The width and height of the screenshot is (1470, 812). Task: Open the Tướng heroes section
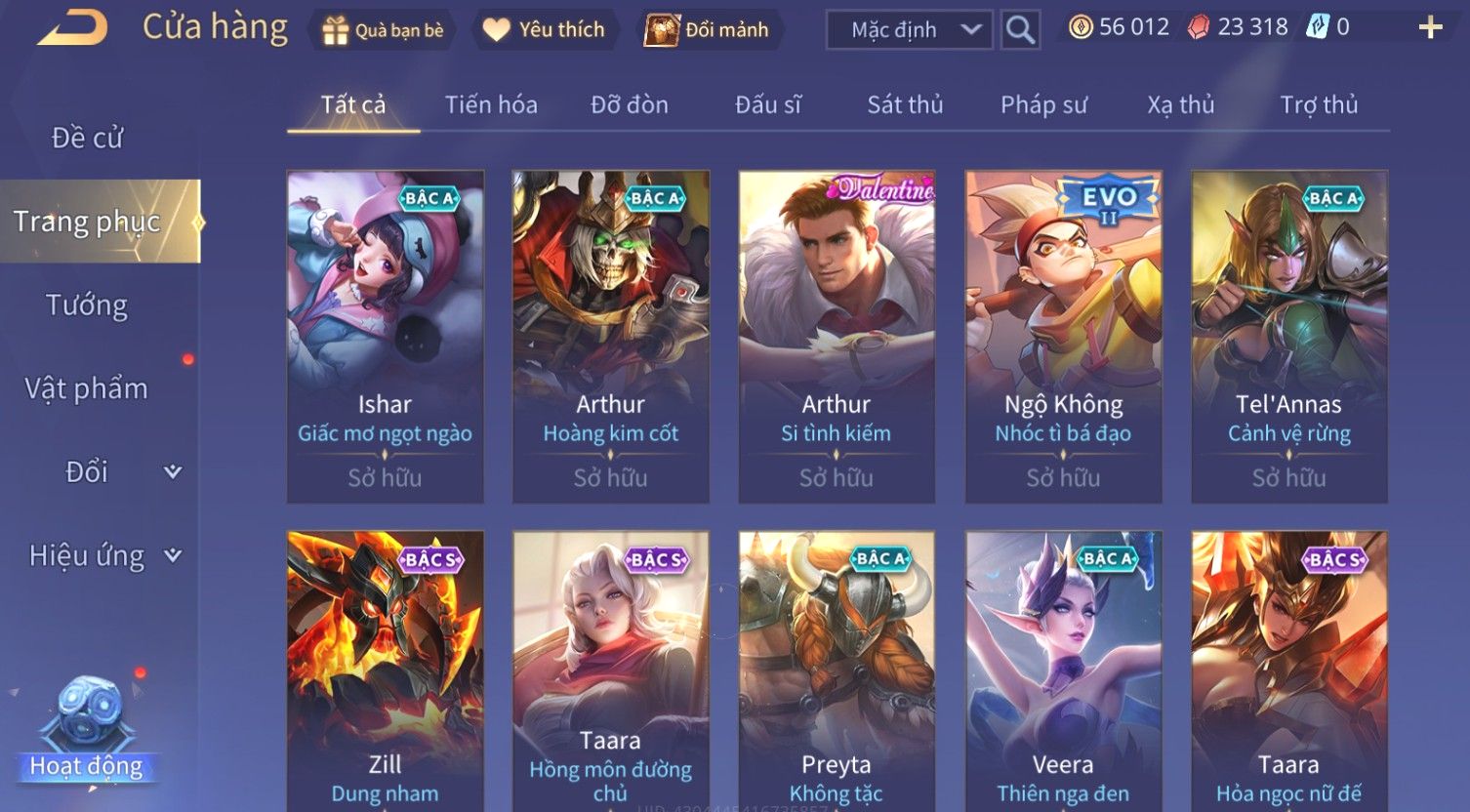coord(87,305)
